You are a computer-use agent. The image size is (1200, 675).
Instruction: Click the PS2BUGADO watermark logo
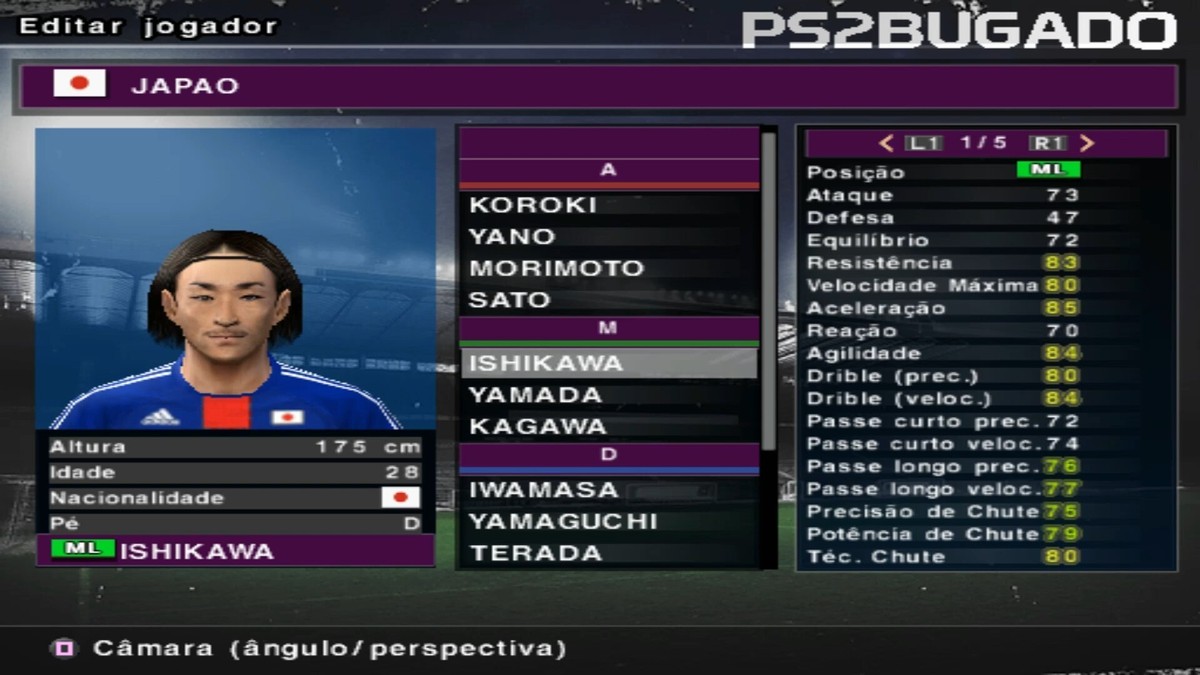[x=958, y=30]
